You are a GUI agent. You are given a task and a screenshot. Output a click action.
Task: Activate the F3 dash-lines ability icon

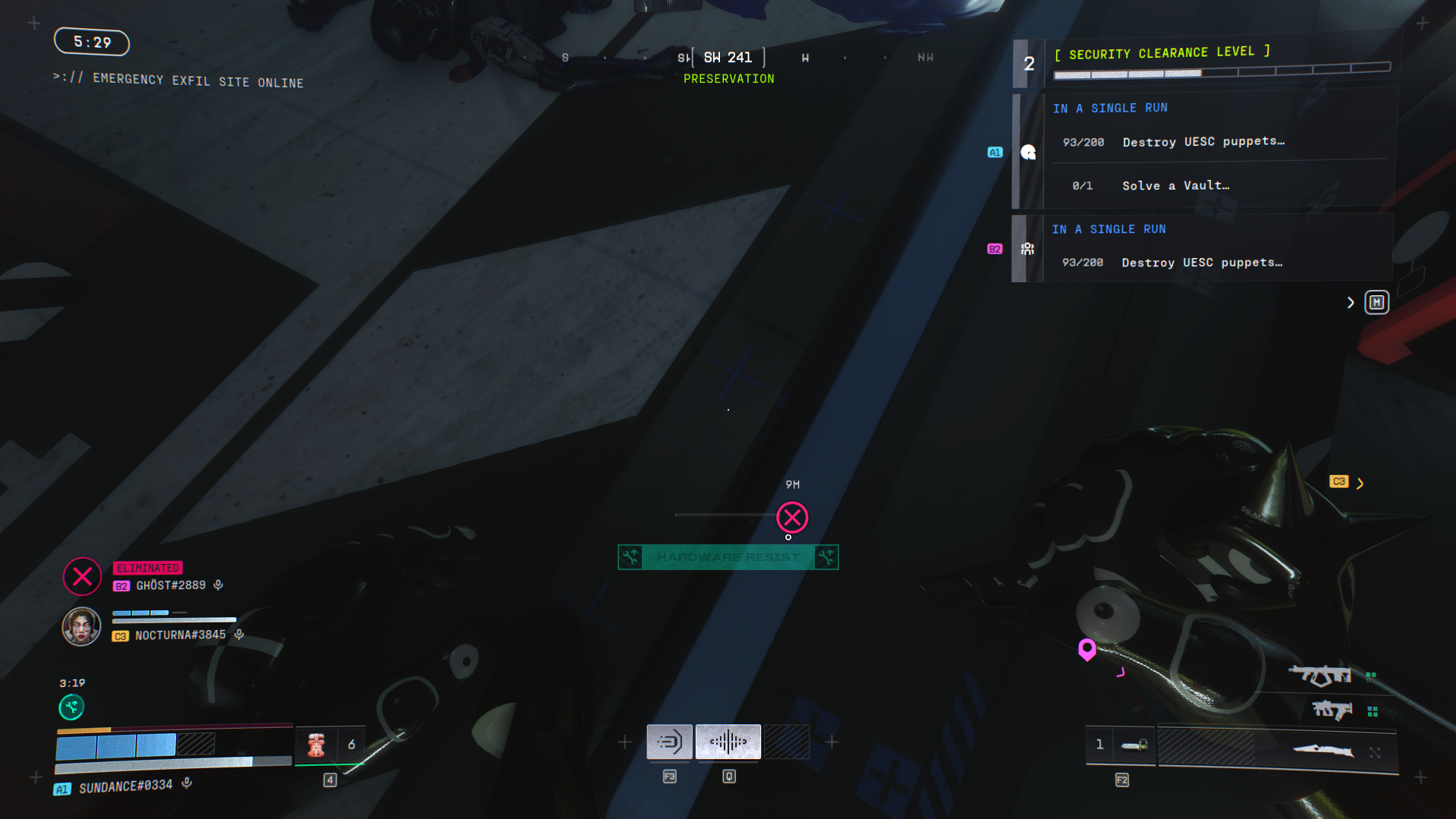[x=669, y=742]
